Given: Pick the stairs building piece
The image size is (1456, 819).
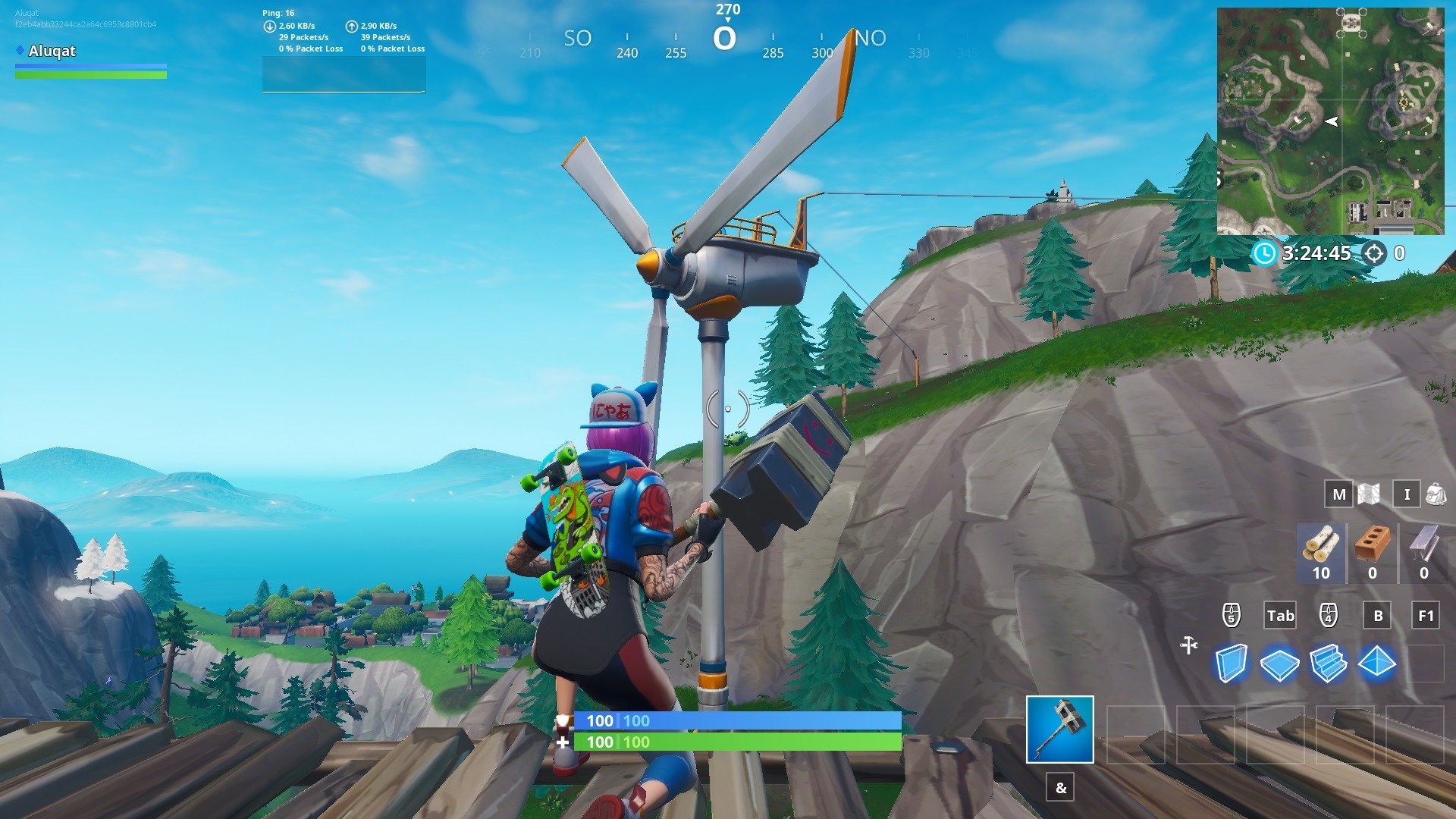Looking at the screenshot, I should [1328, 664].
